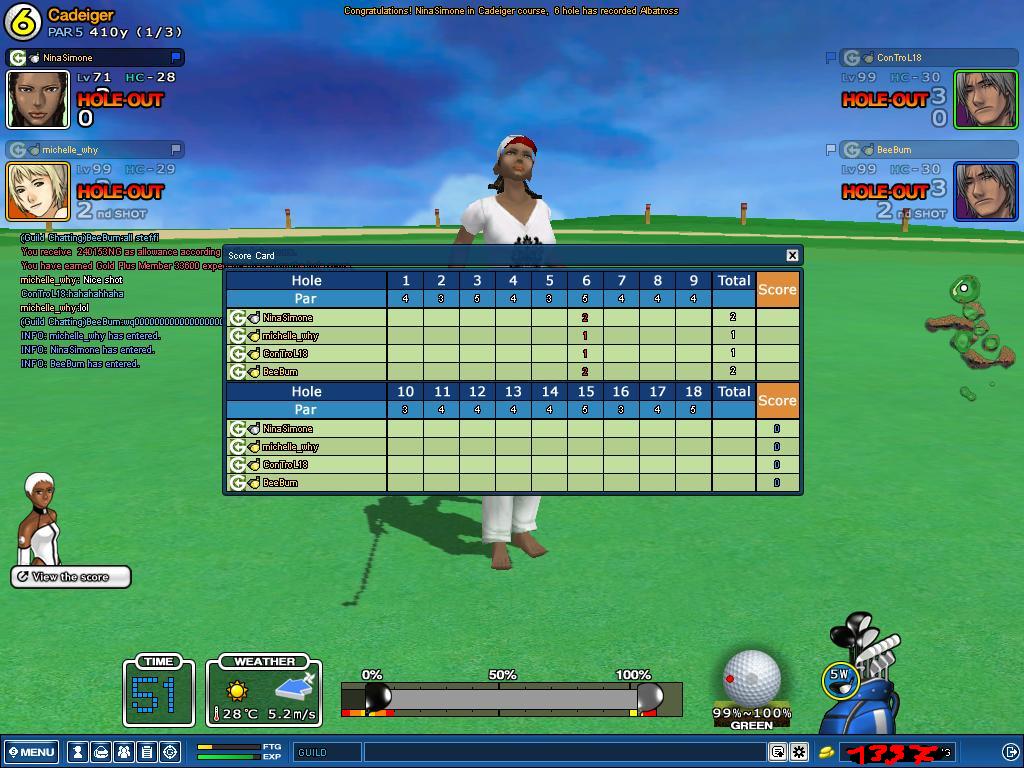Open the clipboard icon on the toolbar

[147, 752]
